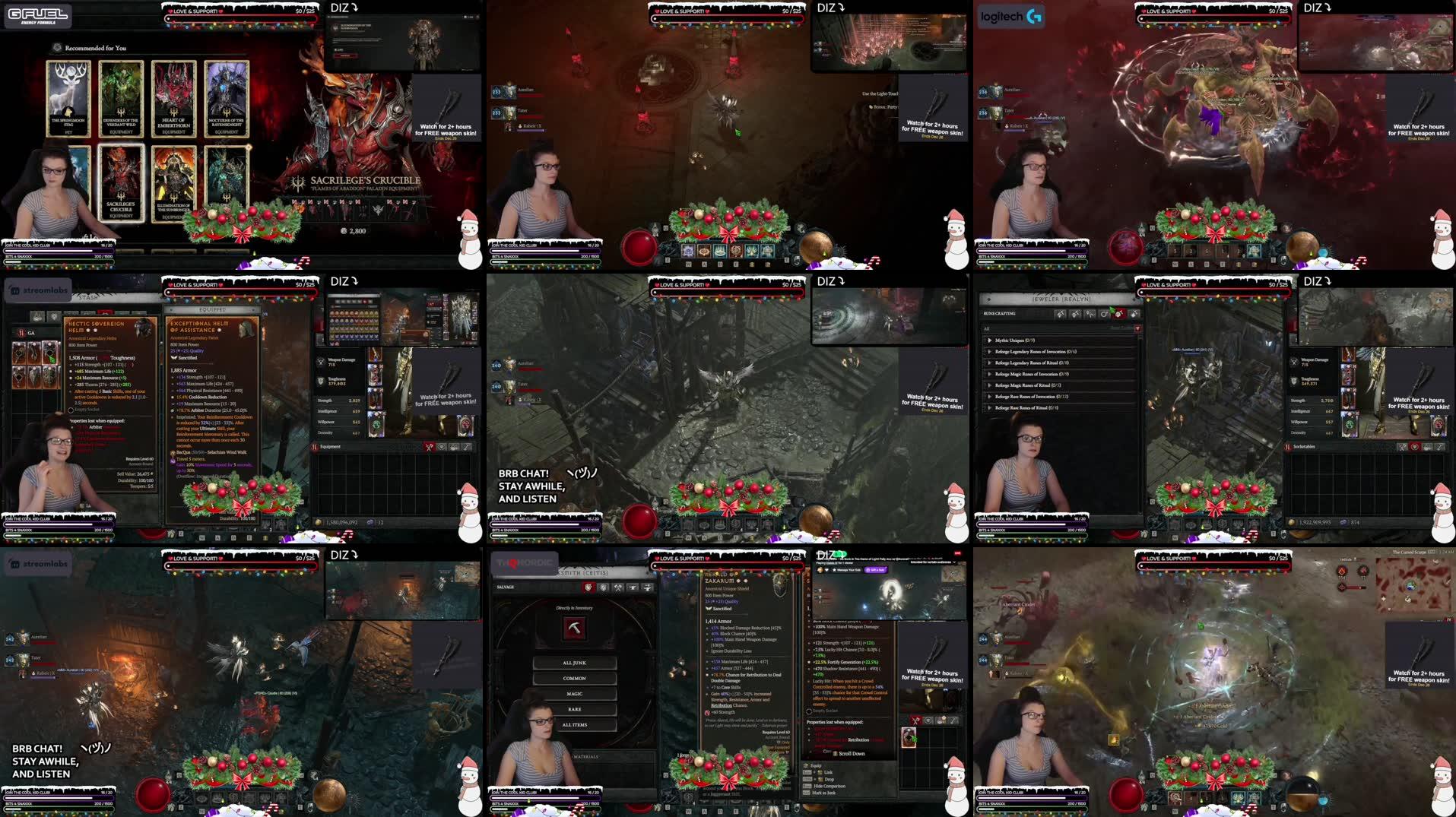1456x817 pixels.
Task: Click the ALL JUNK salvage button
Action: (574, 663)
